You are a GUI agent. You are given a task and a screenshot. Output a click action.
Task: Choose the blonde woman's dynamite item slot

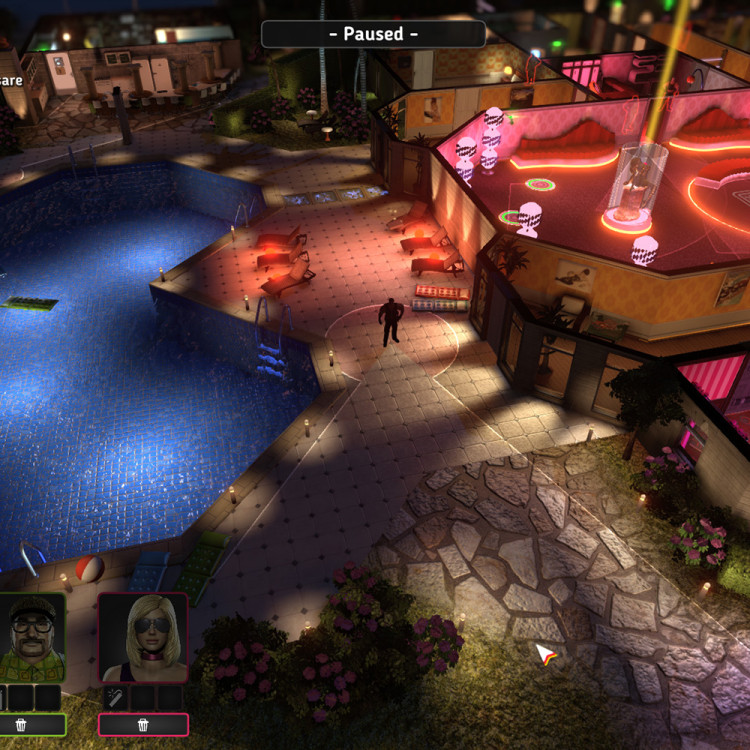(x=114, y=697)
